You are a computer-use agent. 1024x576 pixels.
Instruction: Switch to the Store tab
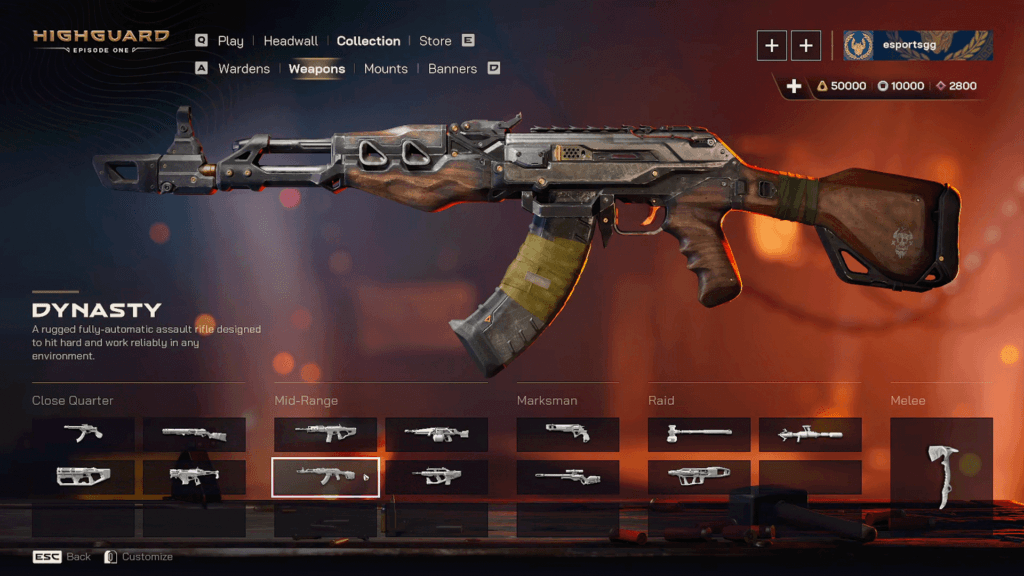(435, 41)
